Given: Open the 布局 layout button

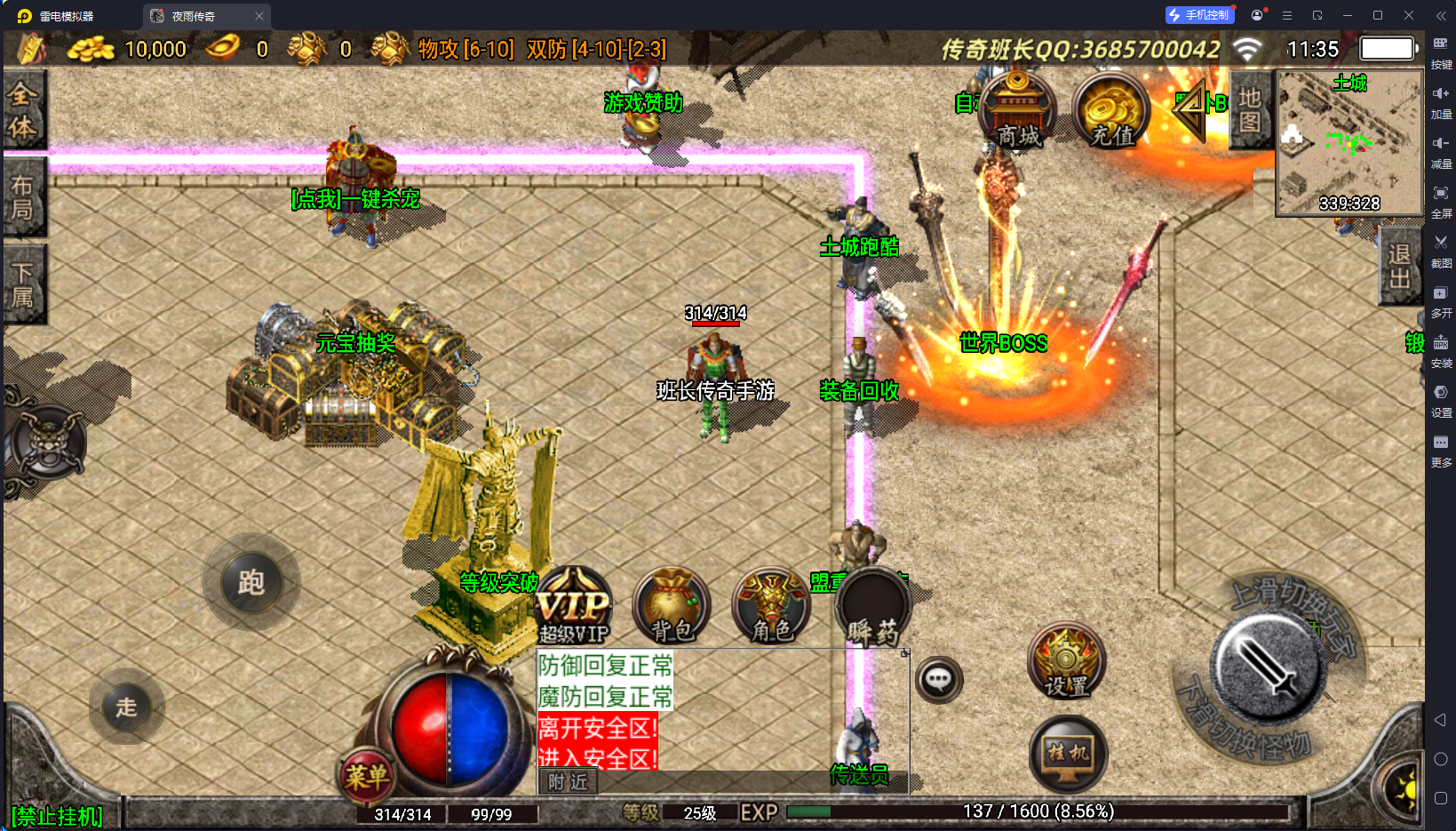Looking at the screenshot, I should 23,197.
